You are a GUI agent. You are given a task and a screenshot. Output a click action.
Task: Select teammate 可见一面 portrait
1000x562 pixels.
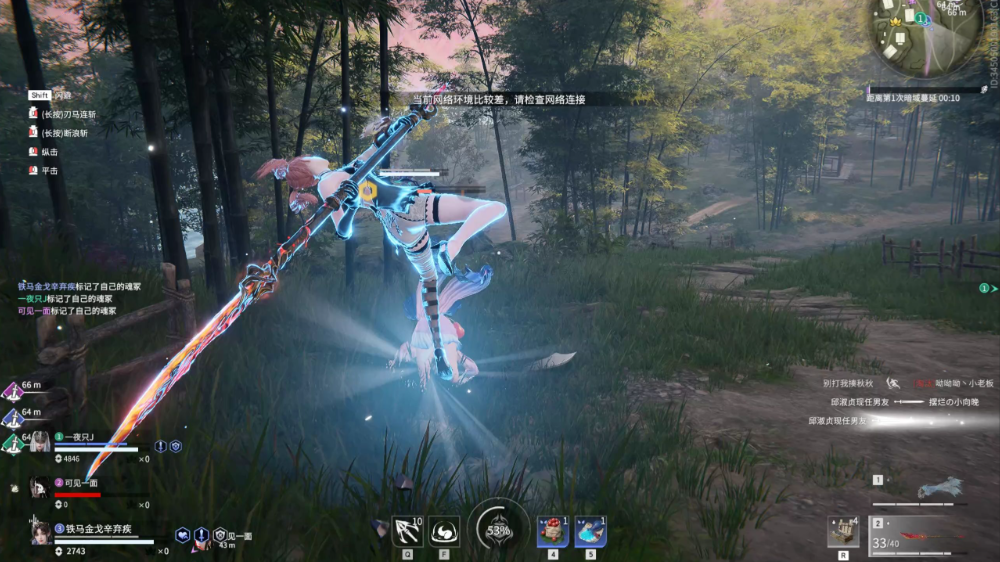tap(39, 487)
